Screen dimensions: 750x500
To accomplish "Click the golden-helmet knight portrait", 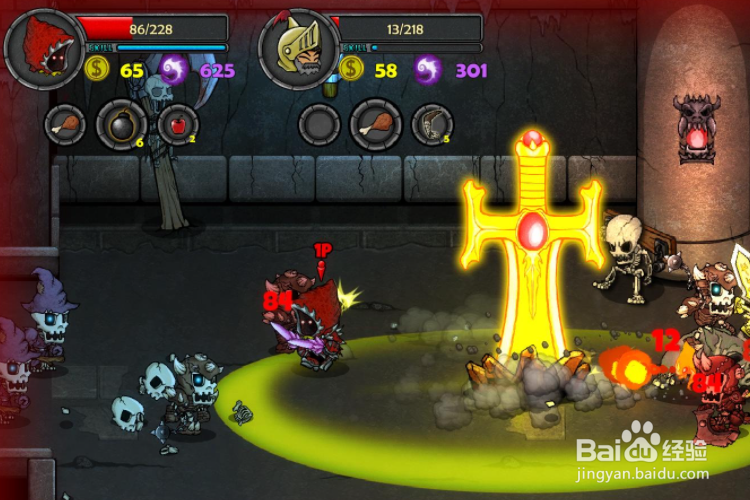I will coord(296,46).
